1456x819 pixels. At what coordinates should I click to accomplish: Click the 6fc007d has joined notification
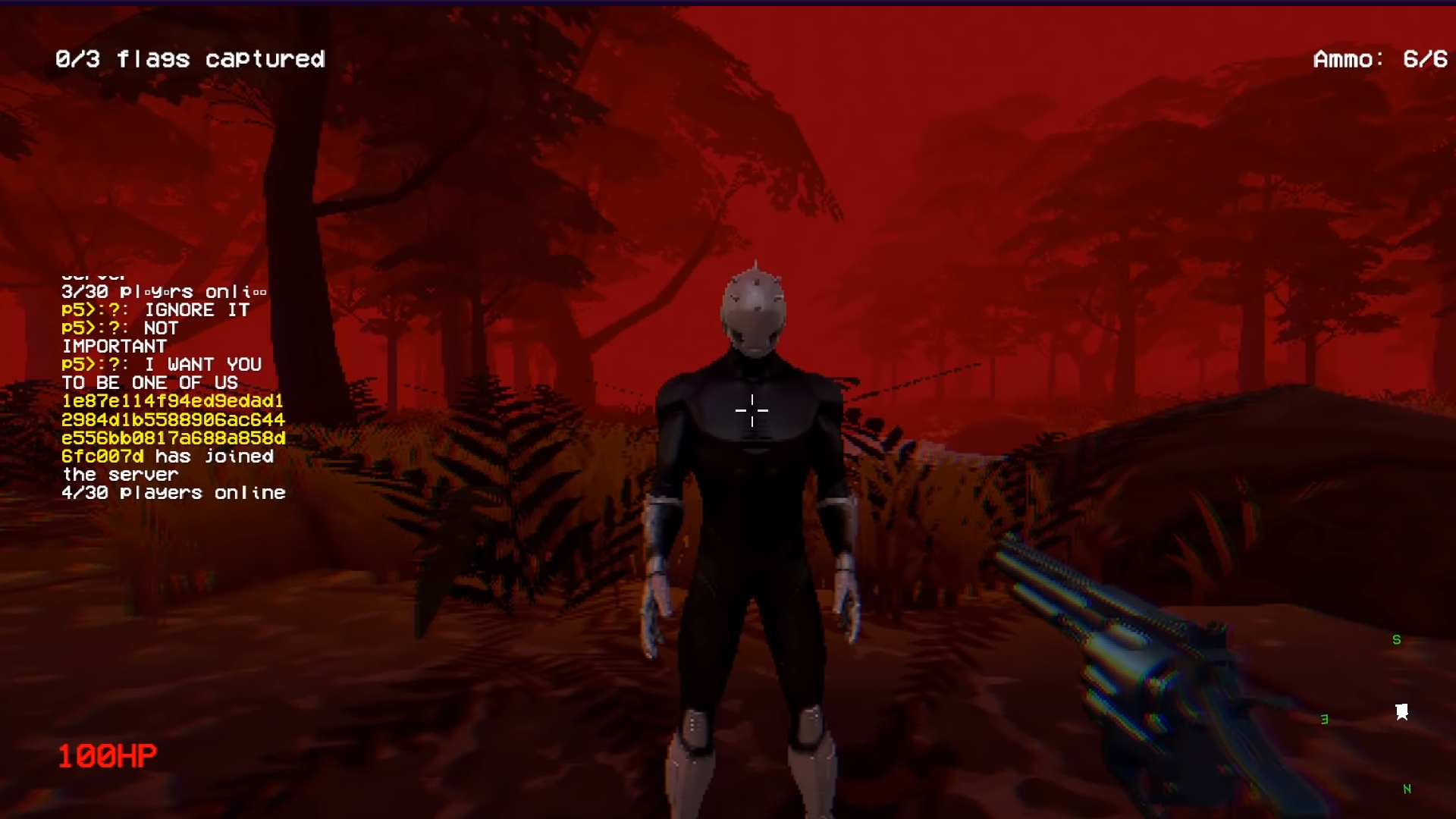click(x=168, y=457)
